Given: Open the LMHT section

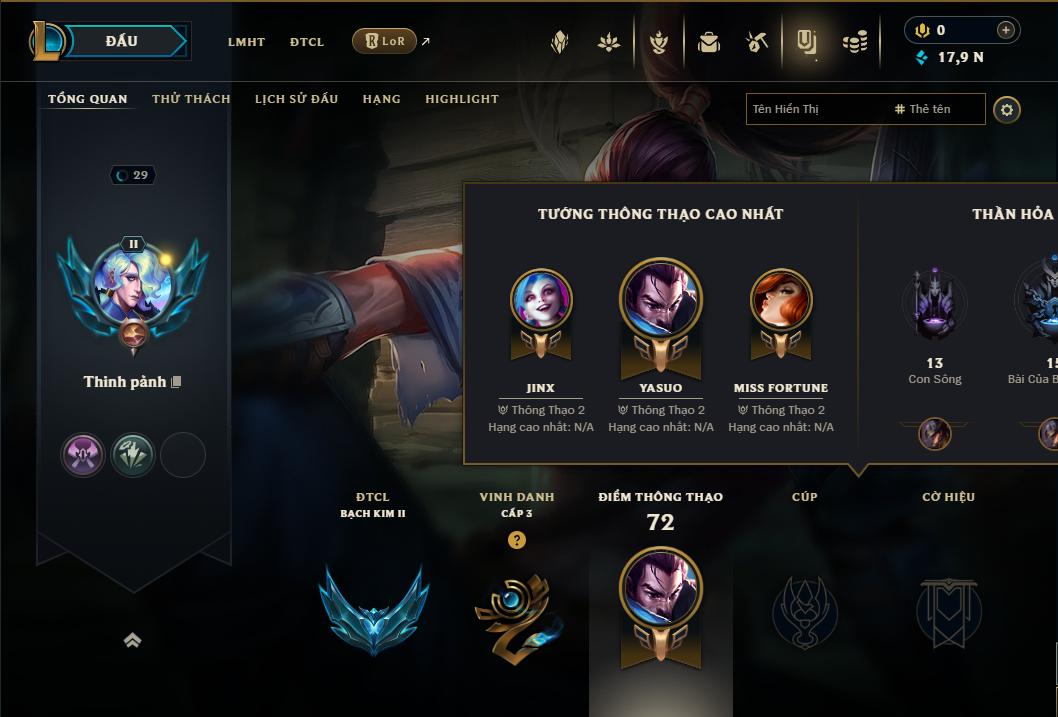Looking at the screenshot, I should tap(246, 42).
